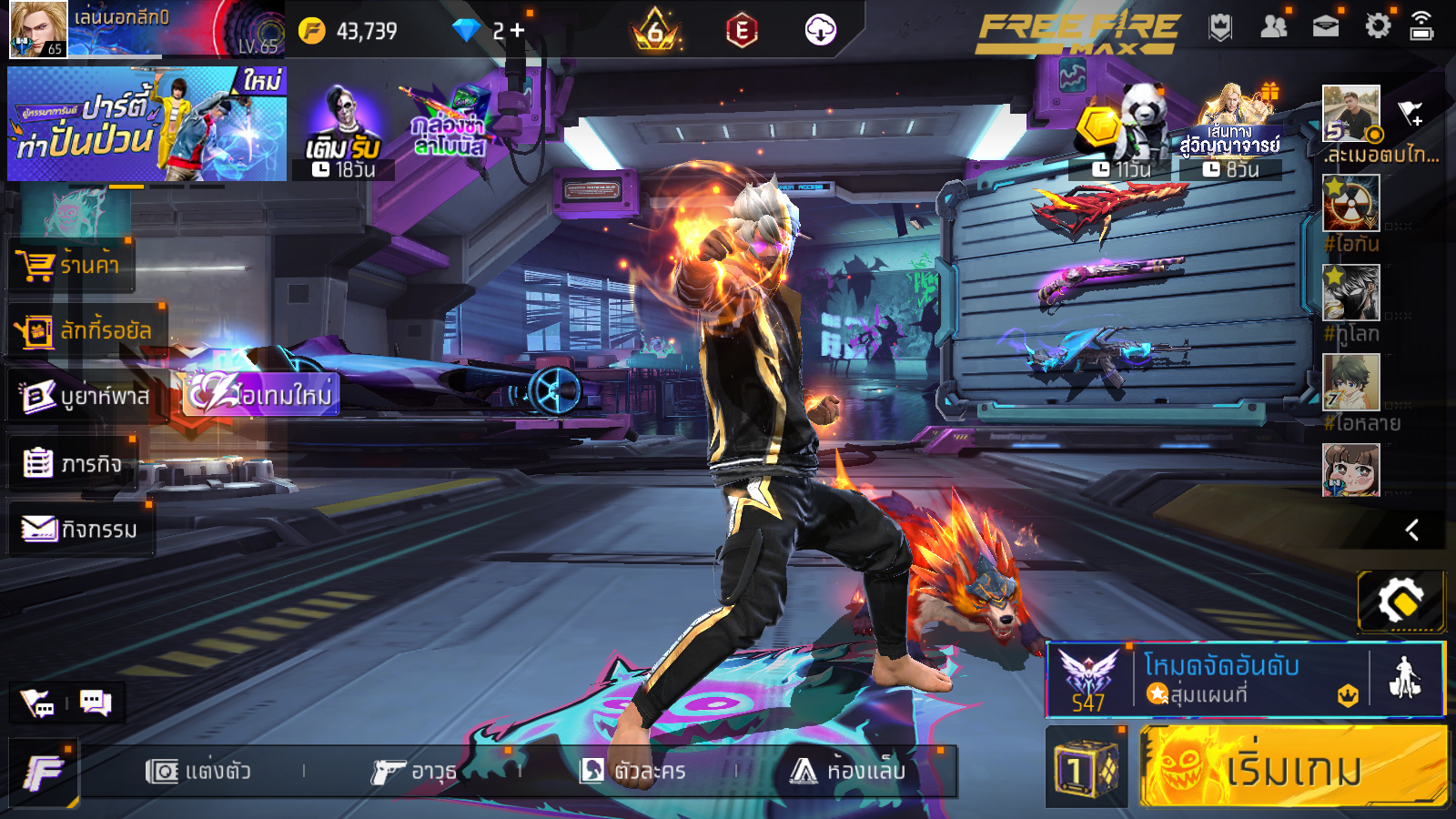Collapse the friends side panel arrow
Viewport: 1456px width, 819px height.
coord(1412,530)
